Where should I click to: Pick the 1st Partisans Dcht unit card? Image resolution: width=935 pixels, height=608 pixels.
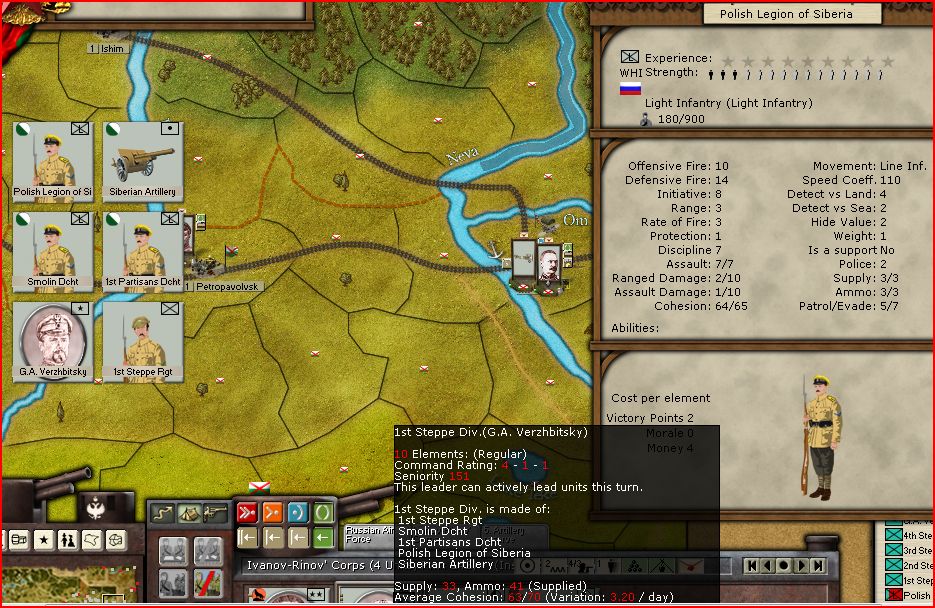(x=142, y=251)
